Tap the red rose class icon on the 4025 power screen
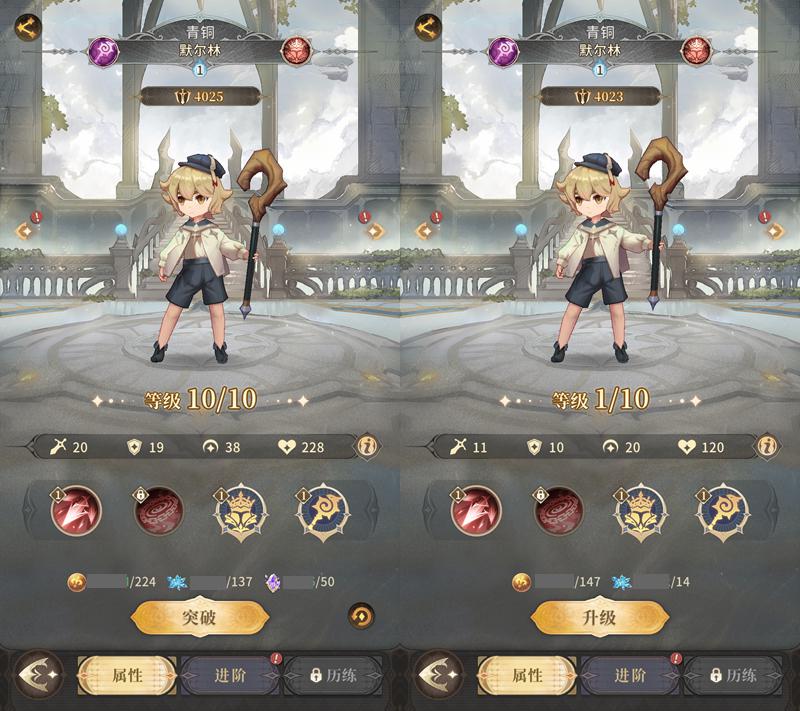Screen dimensions: 800x711 (x=296, y=51)
